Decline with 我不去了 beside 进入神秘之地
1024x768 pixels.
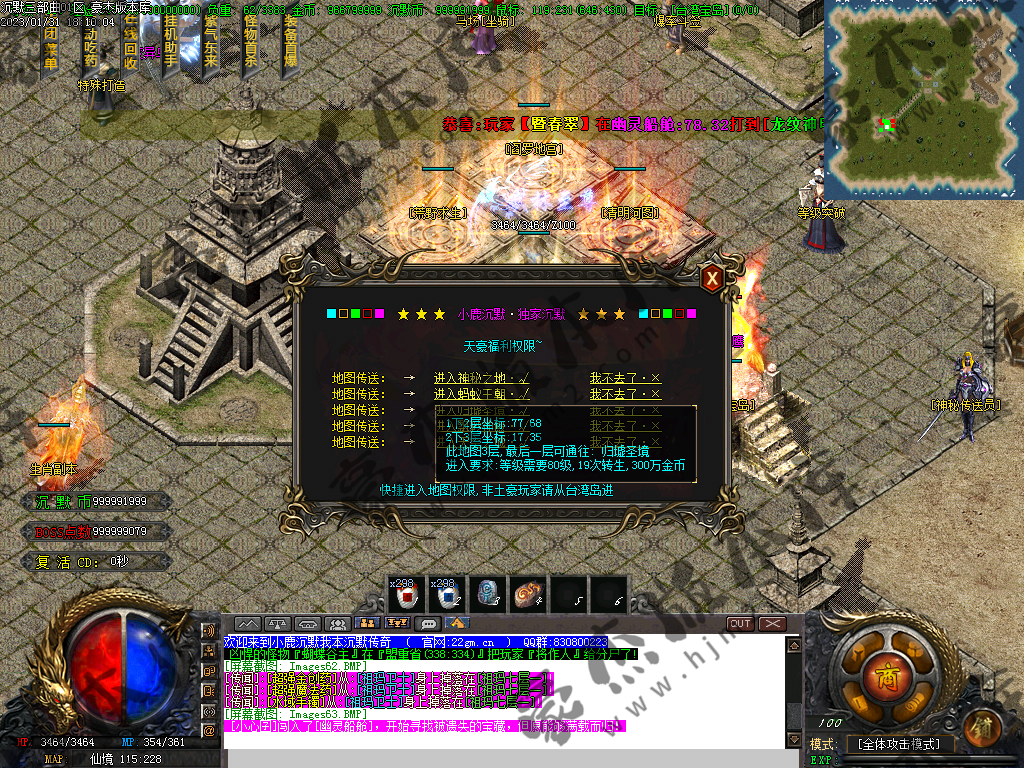(625, 378)
